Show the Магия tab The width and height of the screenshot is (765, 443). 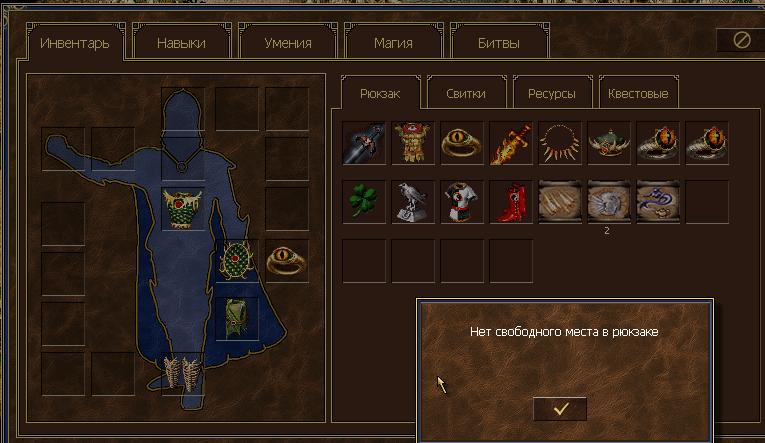click(394, 43)
